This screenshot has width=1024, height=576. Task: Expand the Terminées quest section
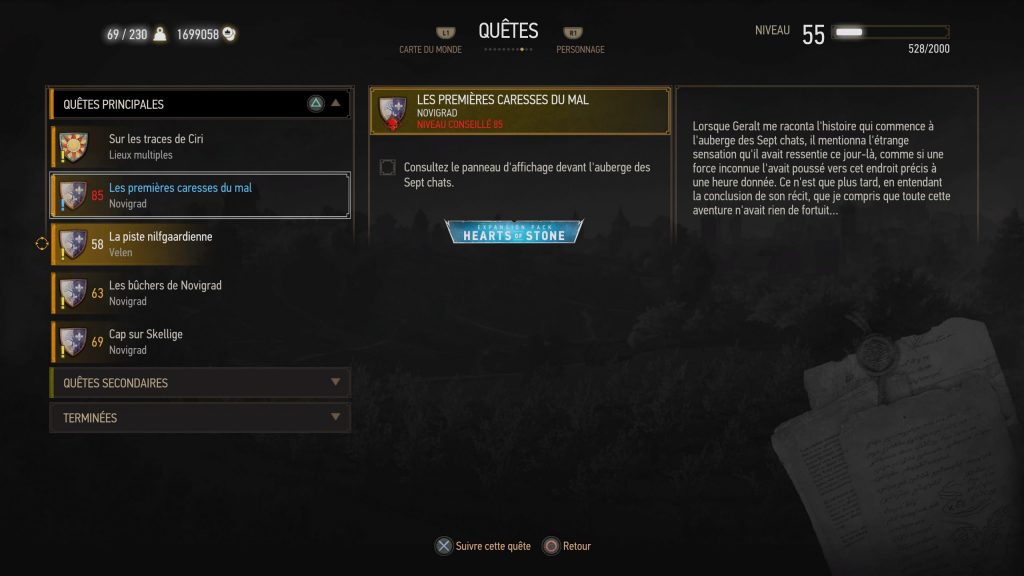(x=200, y=418)
